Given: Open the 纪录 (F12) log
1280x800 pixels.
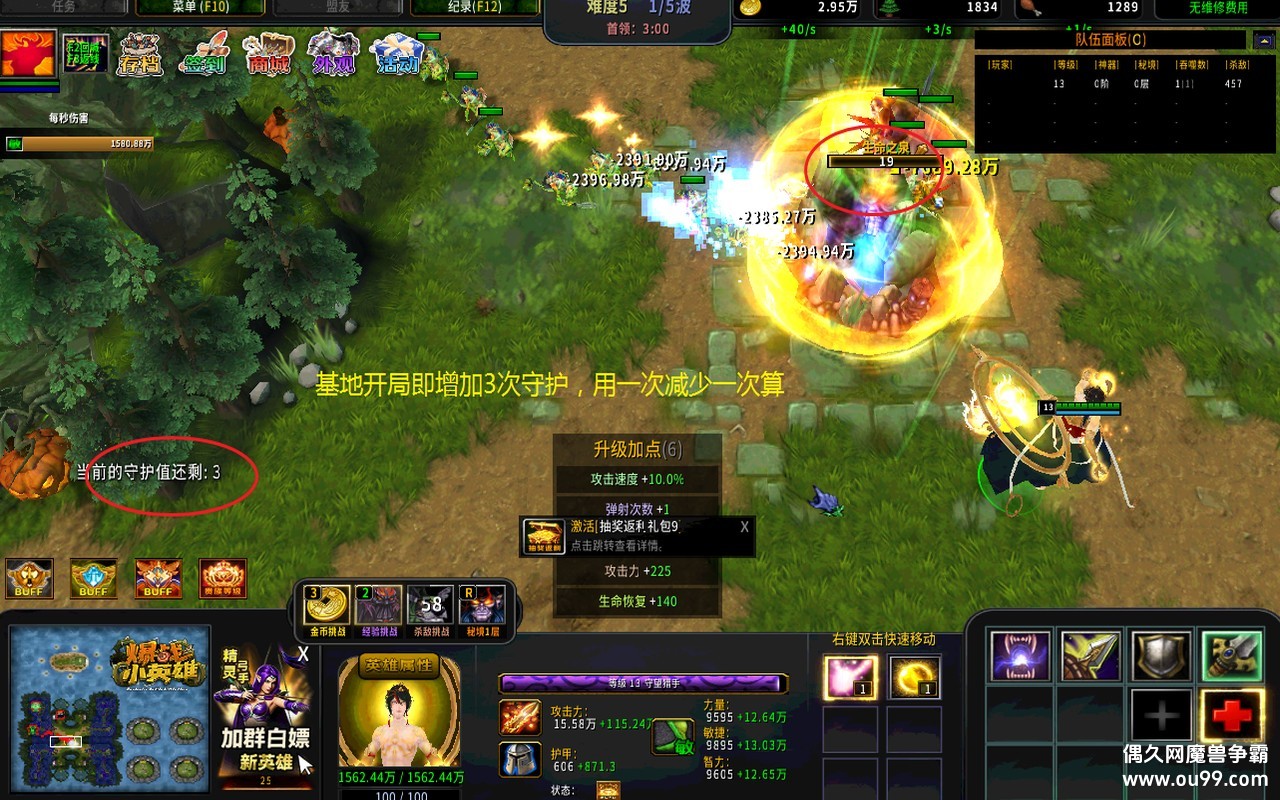Looking at the screenshot, I should click(476, 7).
